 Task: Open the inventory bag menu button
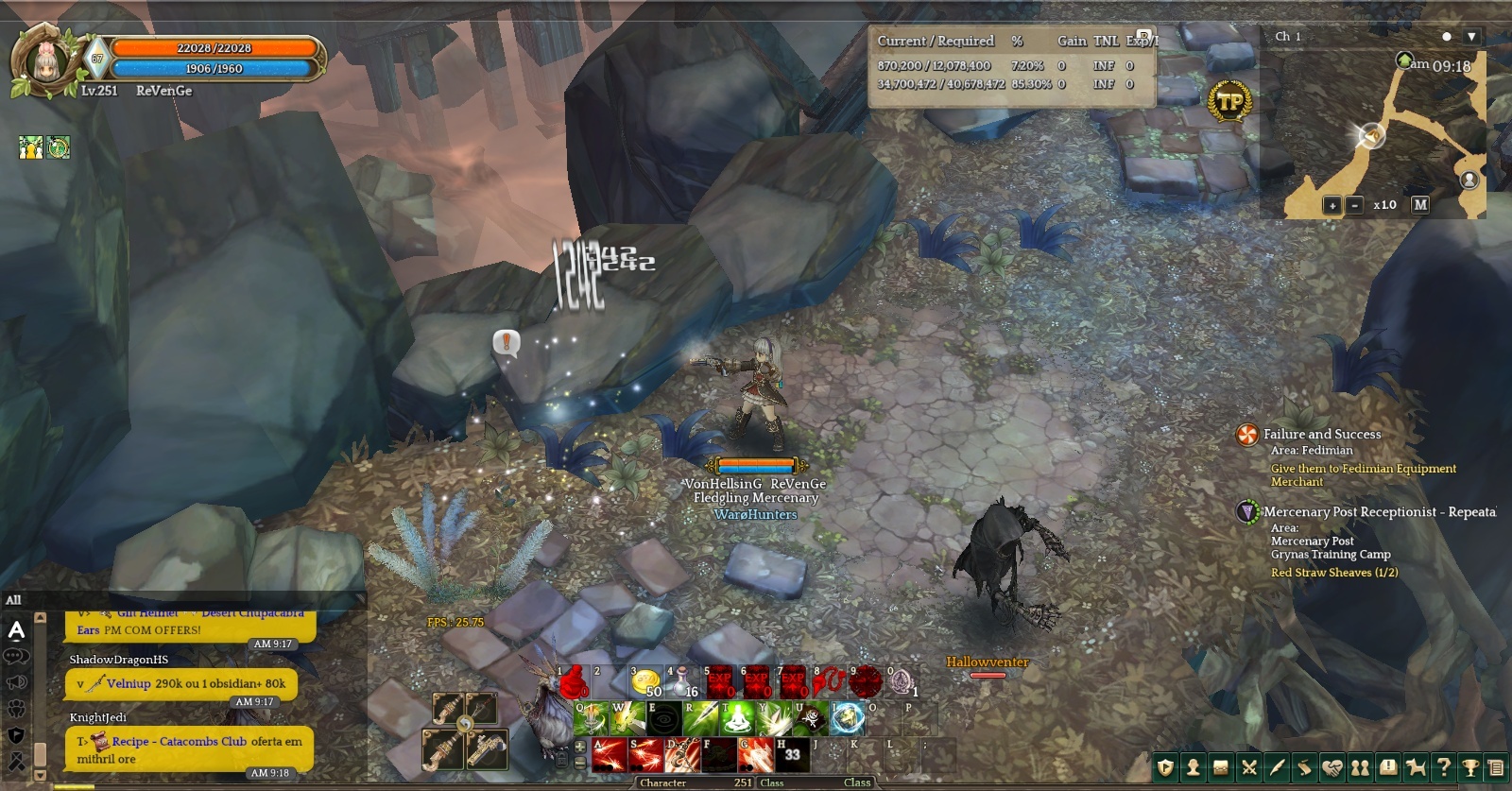[x=1221, y=767]
